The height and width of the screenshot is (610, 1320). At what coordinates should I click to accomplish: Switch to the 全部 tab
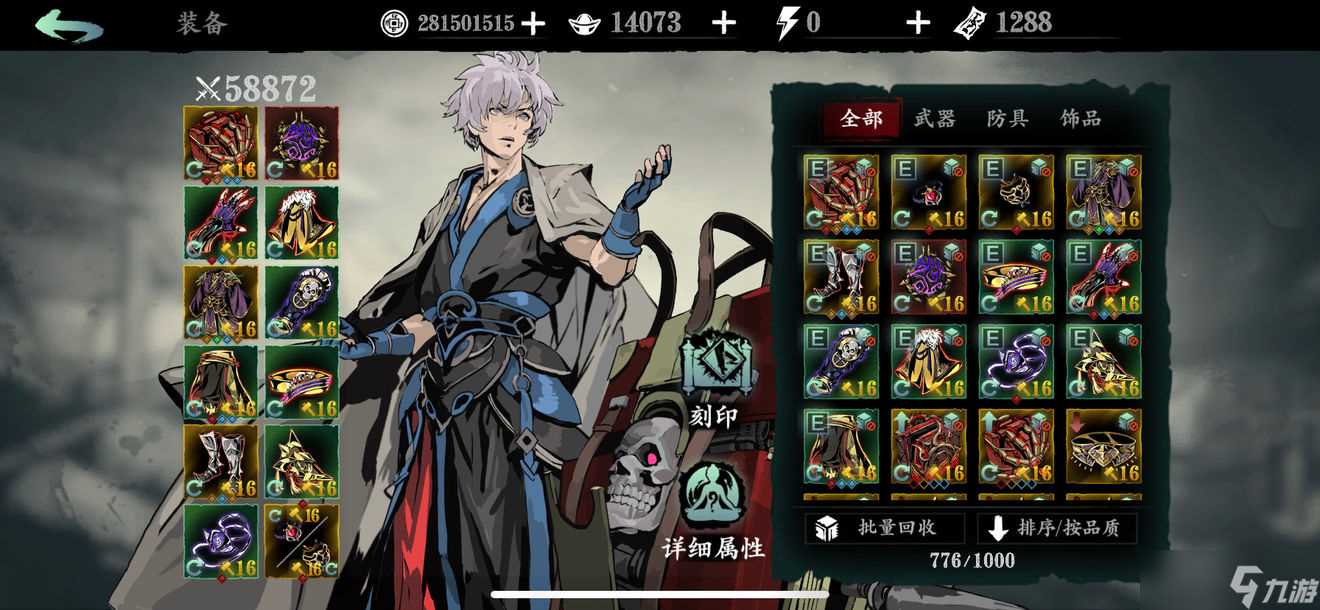pos(861,119)
